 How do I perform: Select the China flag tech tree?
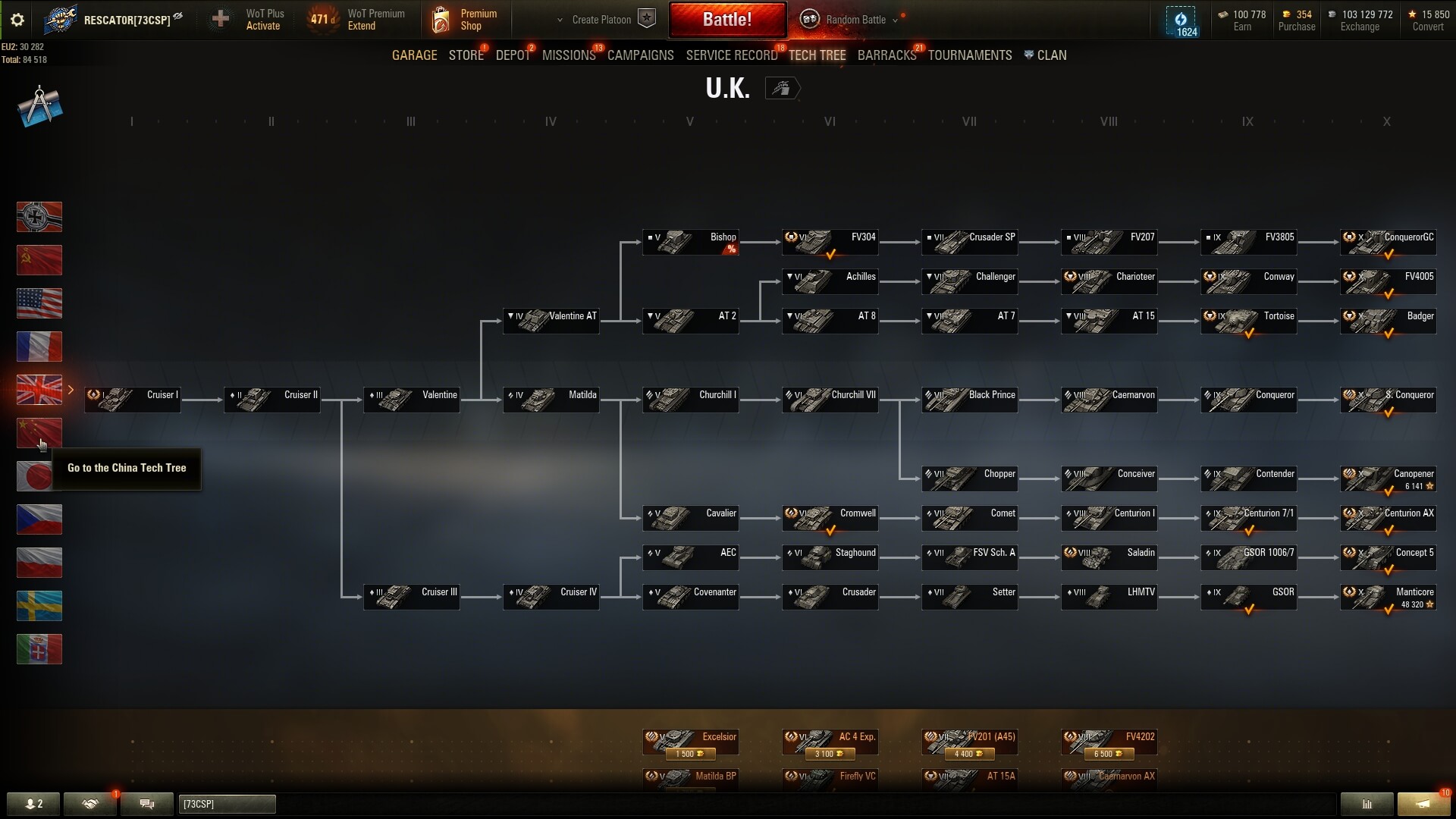(39, 433)
